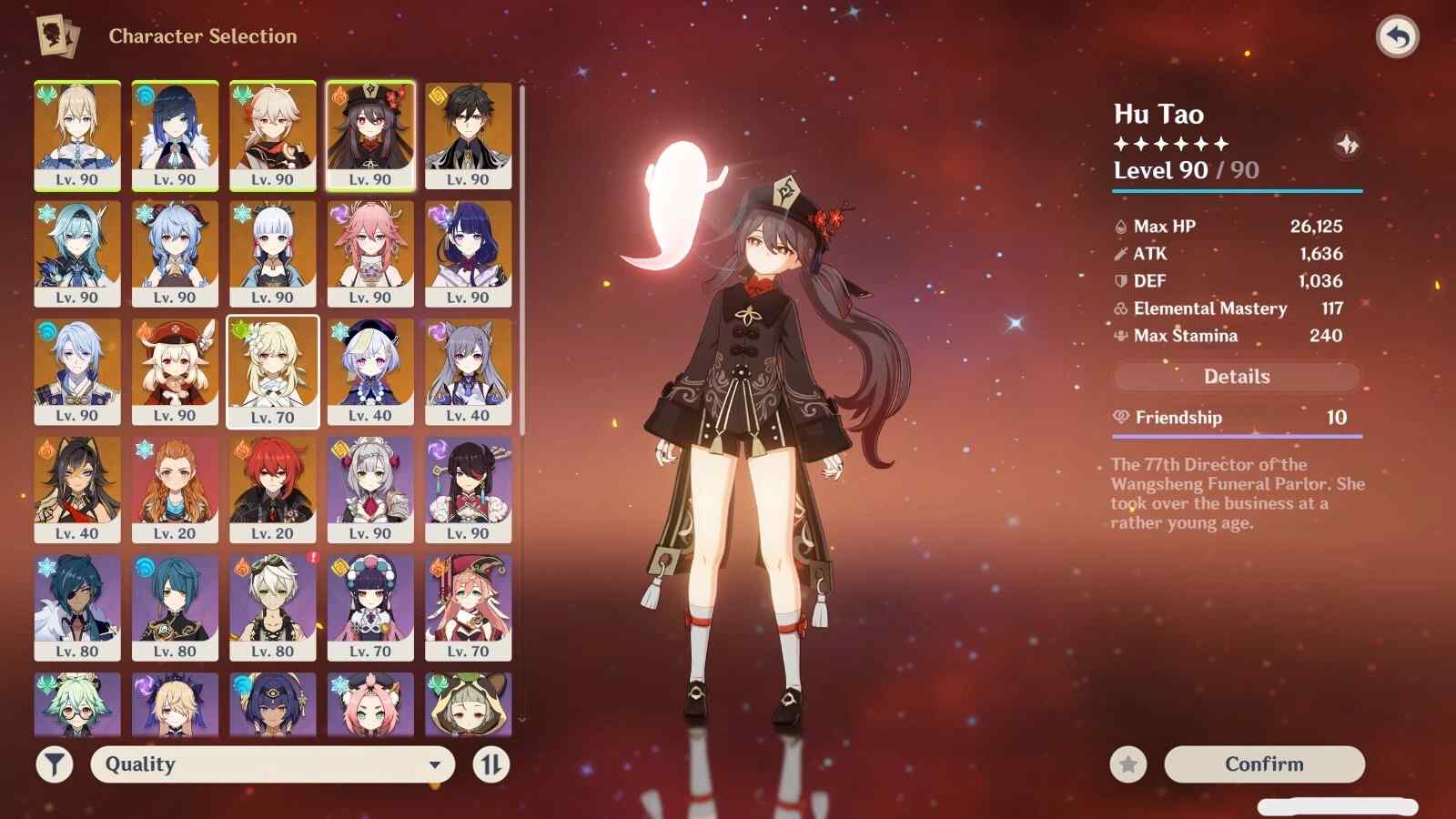
Task: Click the sparkle icon beside Hu Tao's stars
Action: coord(1347,144)
